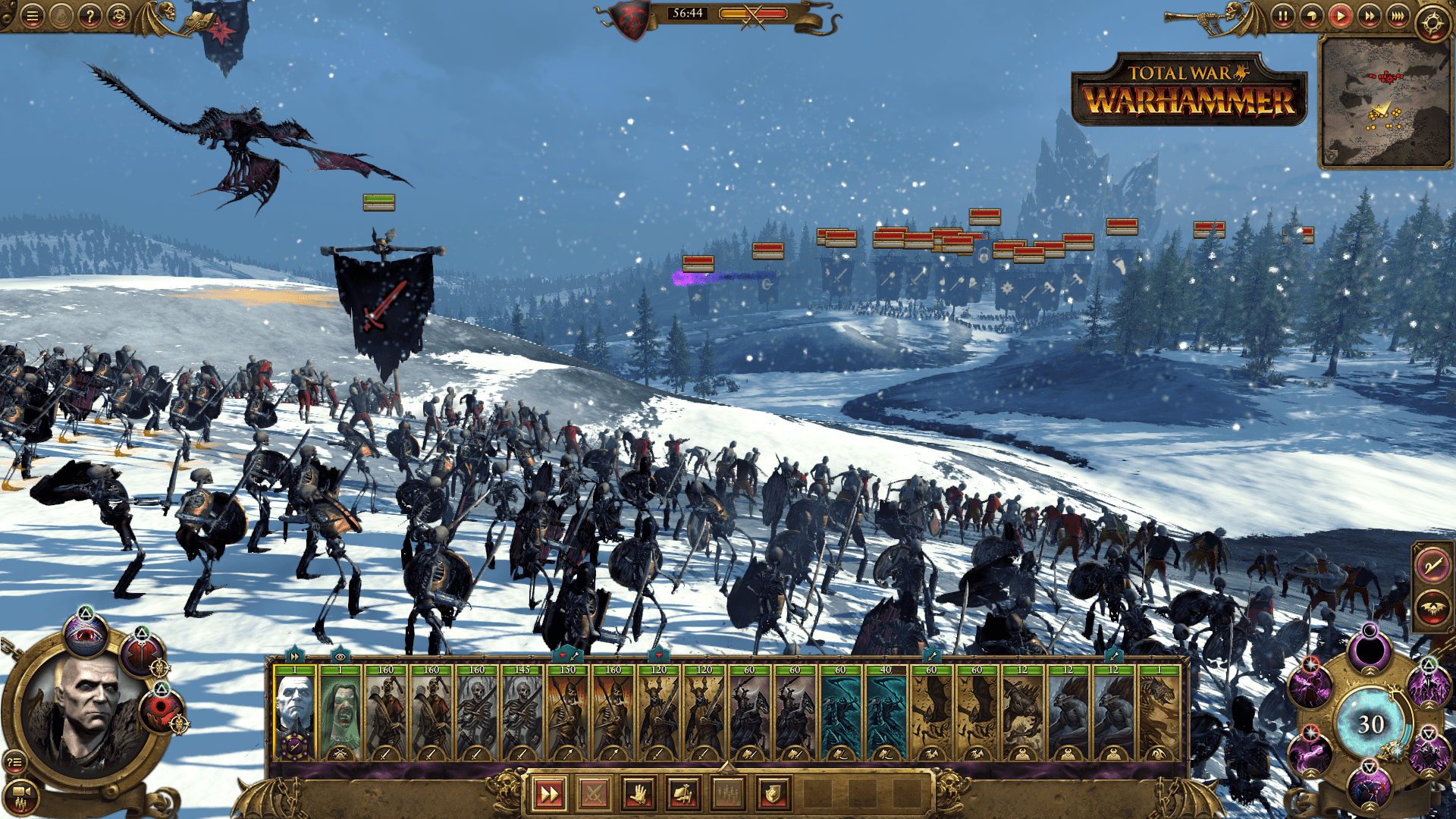Select the 145-strong skeleton warriors card
This screenshot has height=819, width=1456.
[x=522, y=713]
